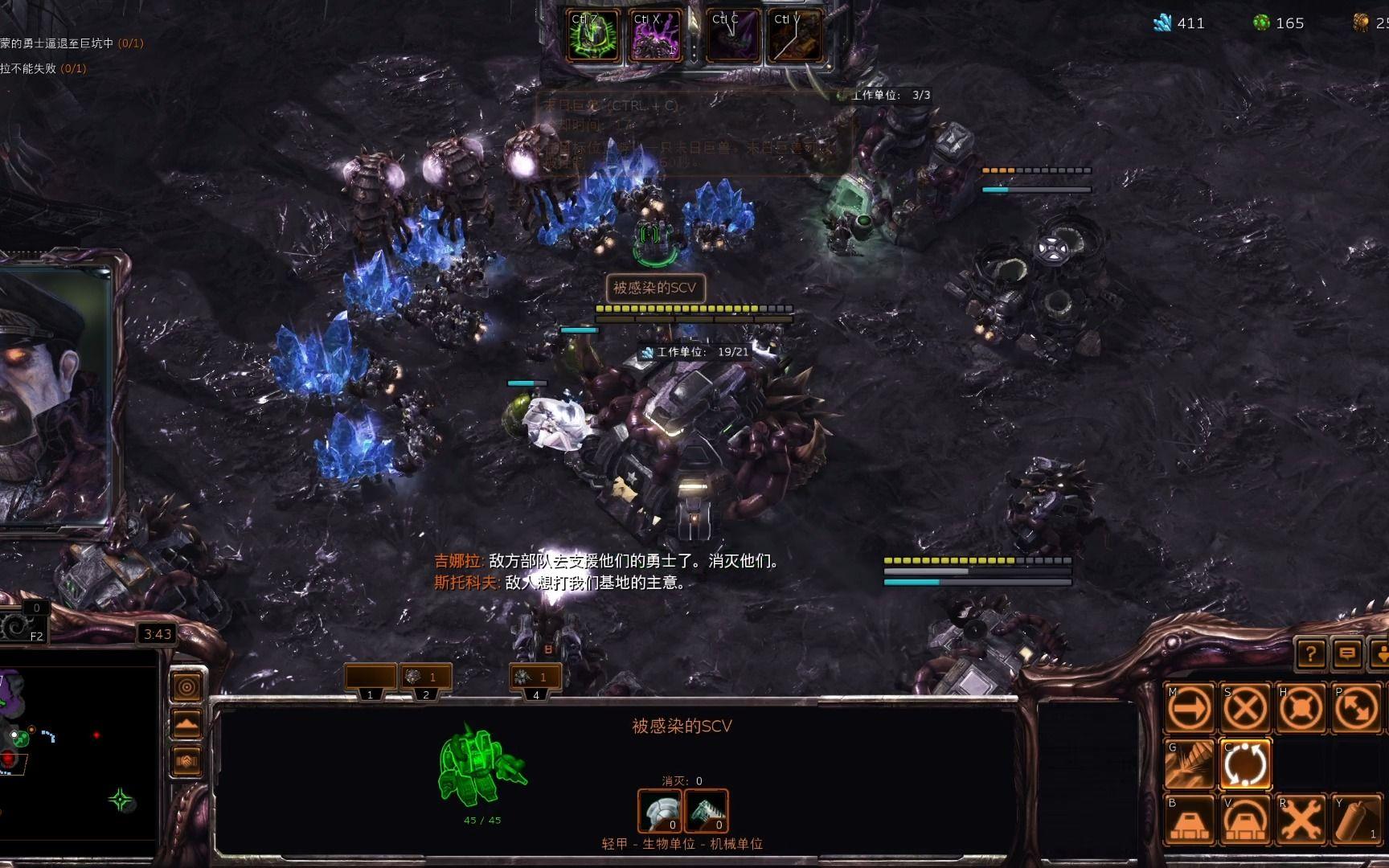The image size is (1389, 868).
Task: Activate the green glowing commander ability
Action: pyautogui.click(x=593, y=36)
